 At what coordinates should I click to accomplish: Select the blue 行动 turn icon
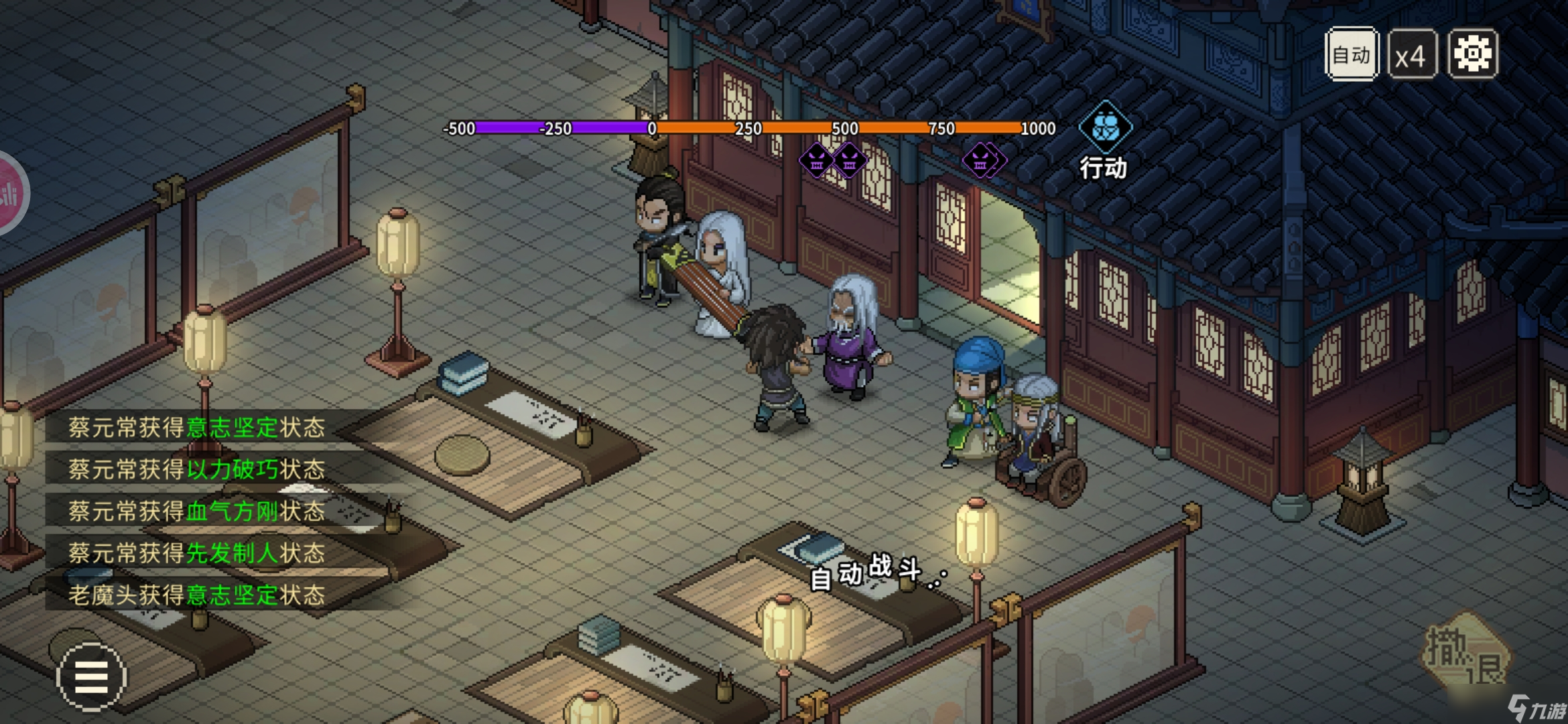coord(1105,127)
